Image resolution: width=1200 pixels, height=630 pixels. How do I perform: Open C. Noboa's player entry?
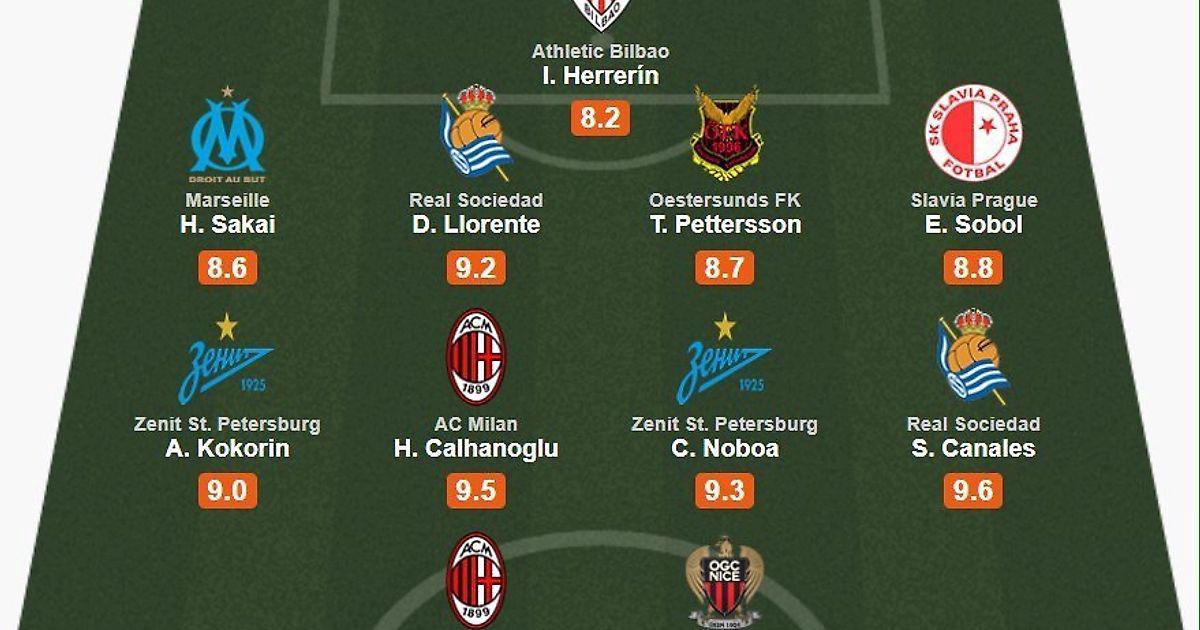pos(725,448)
